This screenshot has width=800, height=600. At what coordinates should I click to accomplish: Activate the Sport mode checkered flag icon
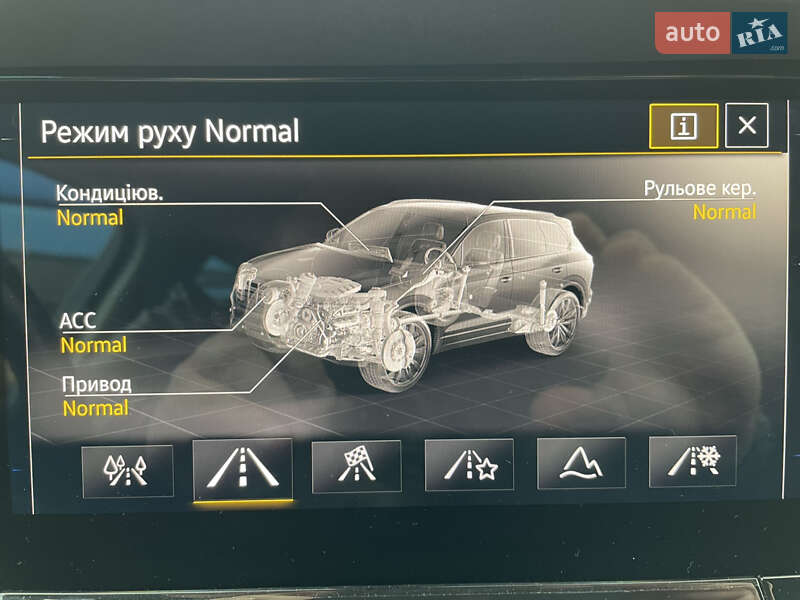click(x=356, y=466)
